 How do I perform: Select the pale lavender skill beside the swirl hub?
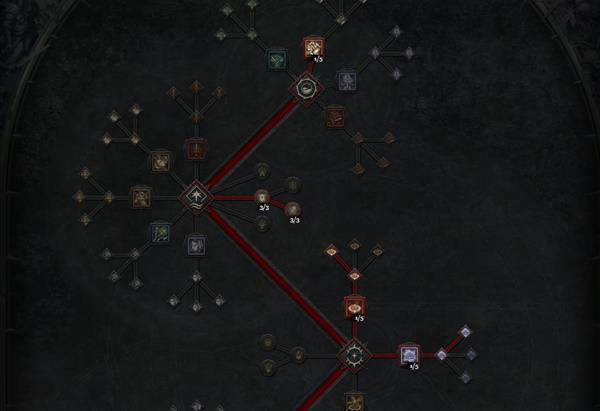click(x=346, y=79)
